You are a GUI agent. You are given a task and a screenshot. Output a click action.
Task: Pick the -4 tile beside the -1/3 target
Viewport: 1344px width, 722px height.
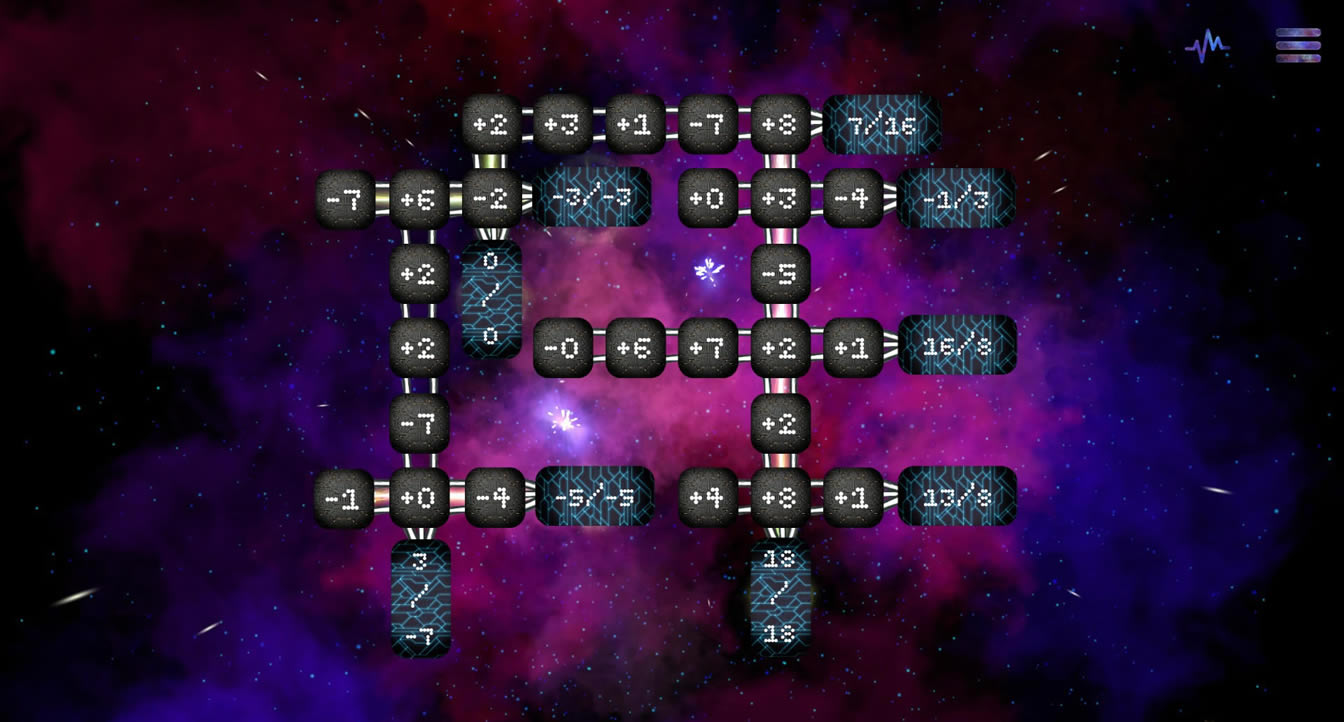pyautogui.click(x=853, y=199)
